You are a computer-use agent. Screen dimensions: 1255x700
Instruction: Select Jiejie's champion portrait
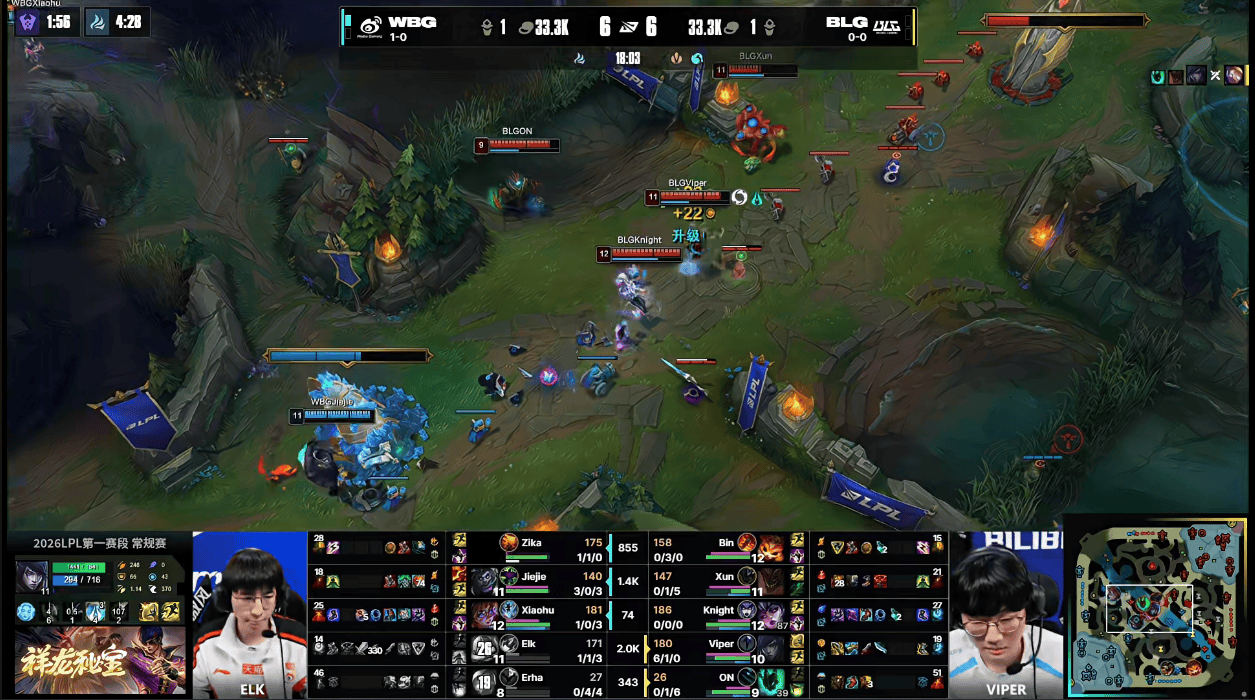pos(484,580)
